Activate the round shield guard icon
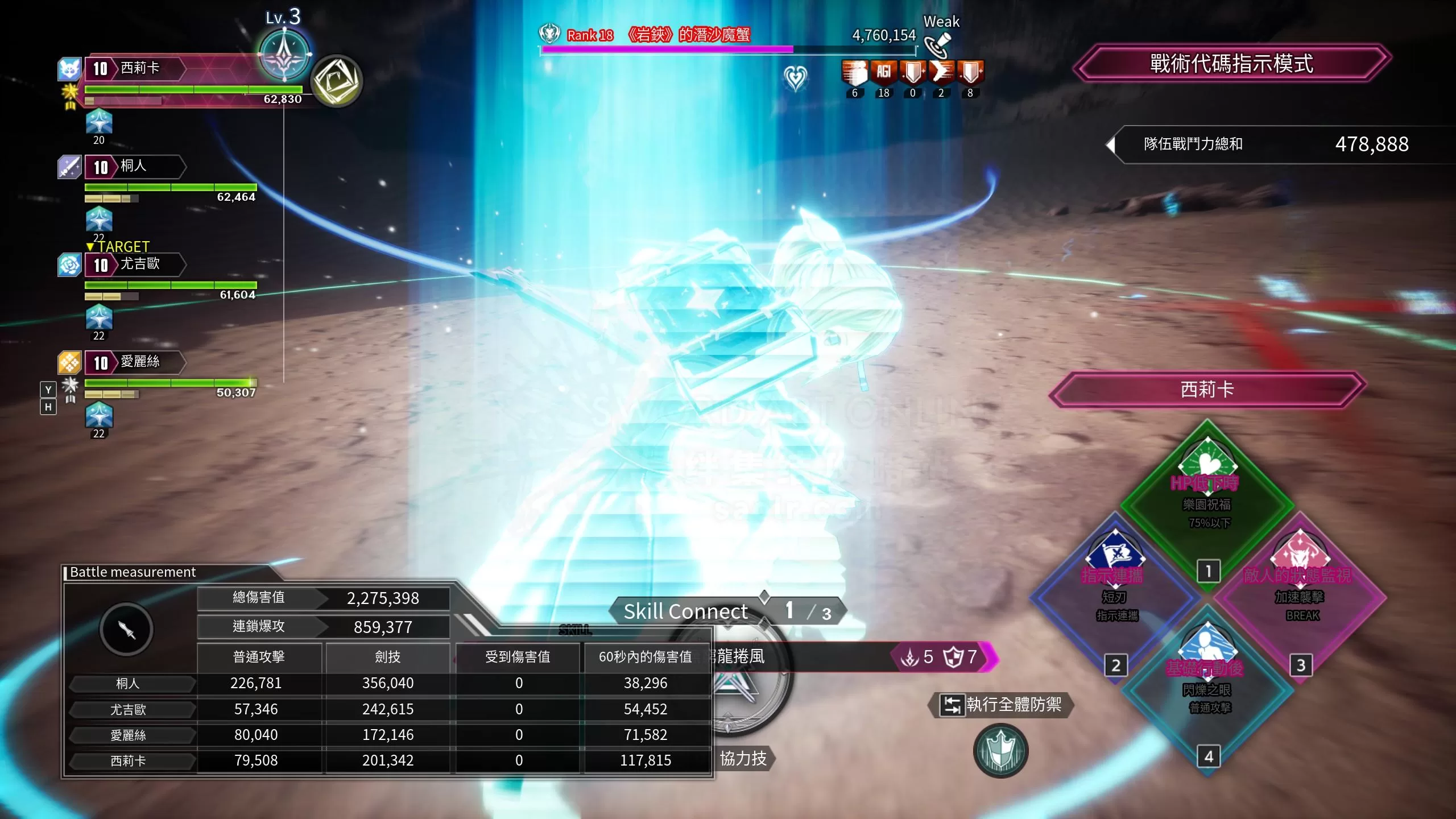The image size is (1456, 819). (x=1000, y=751)
